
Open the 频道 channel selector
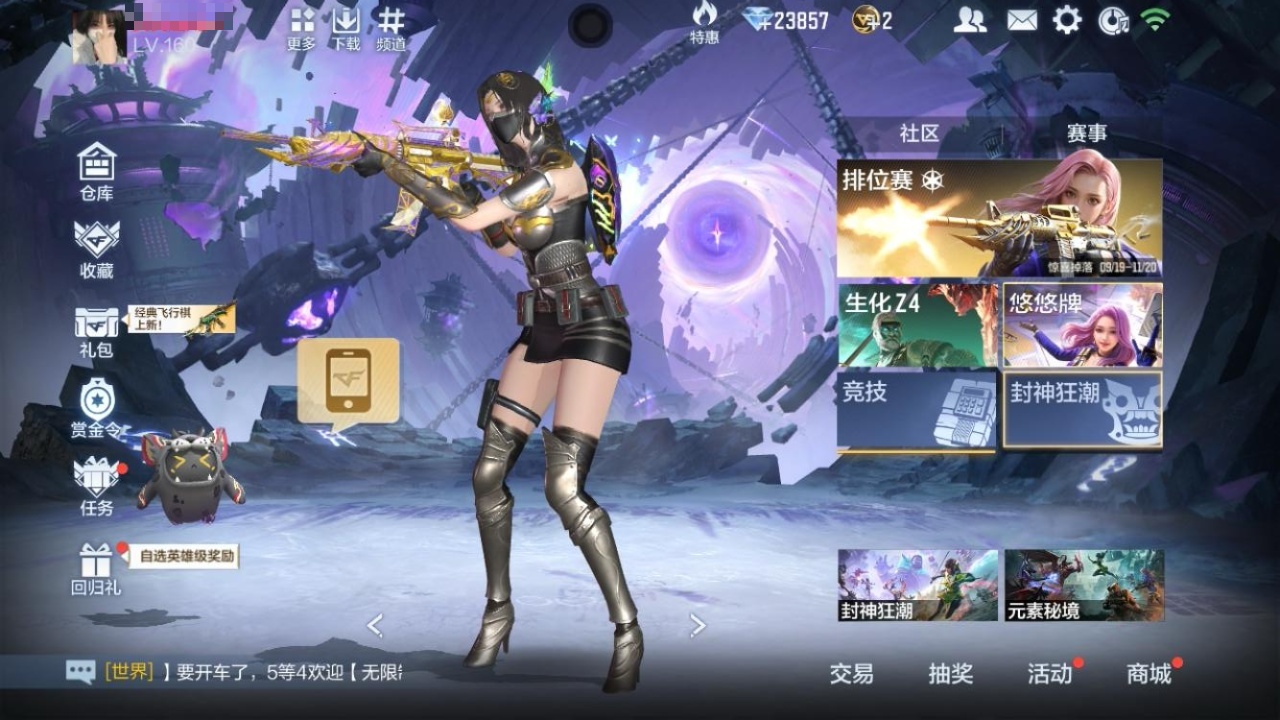[x=391, y=28]
